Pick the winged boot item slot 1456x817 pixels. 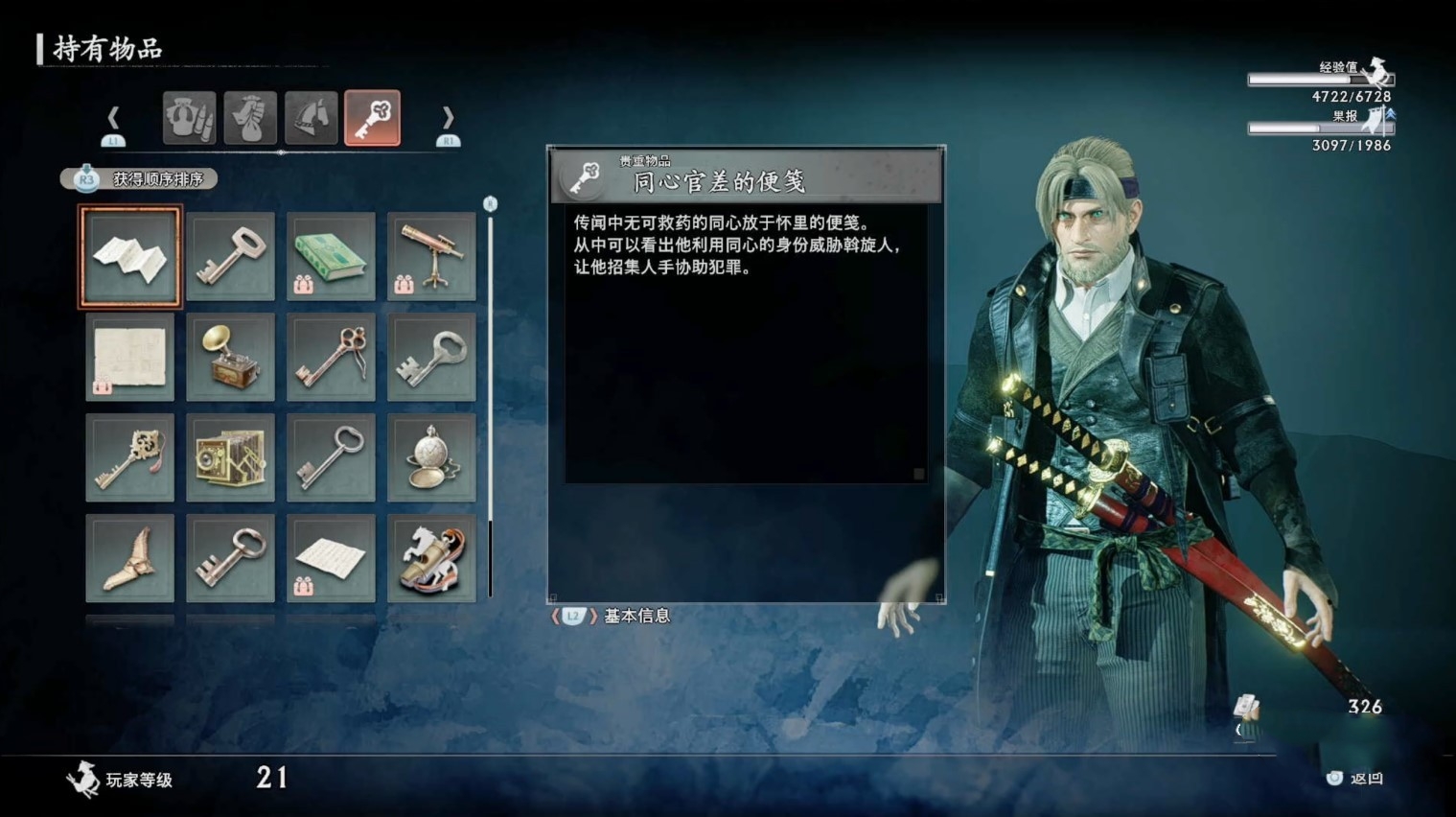click(129, 558)
